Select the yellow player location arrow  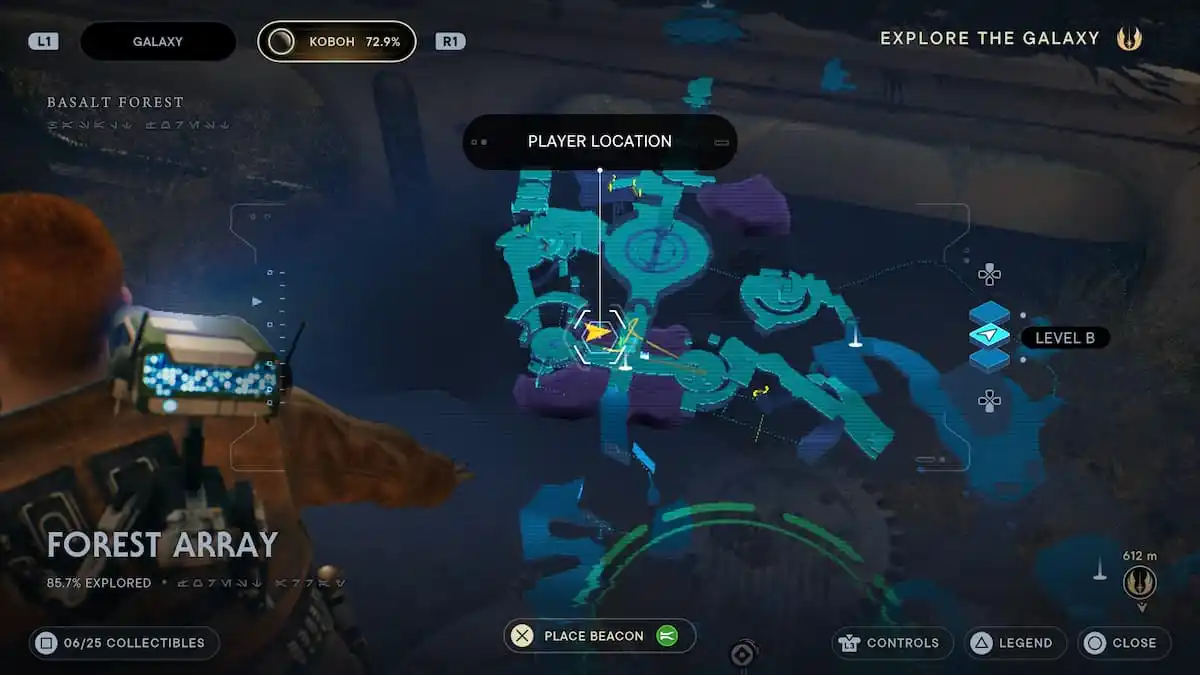click(x=597, y=332)
